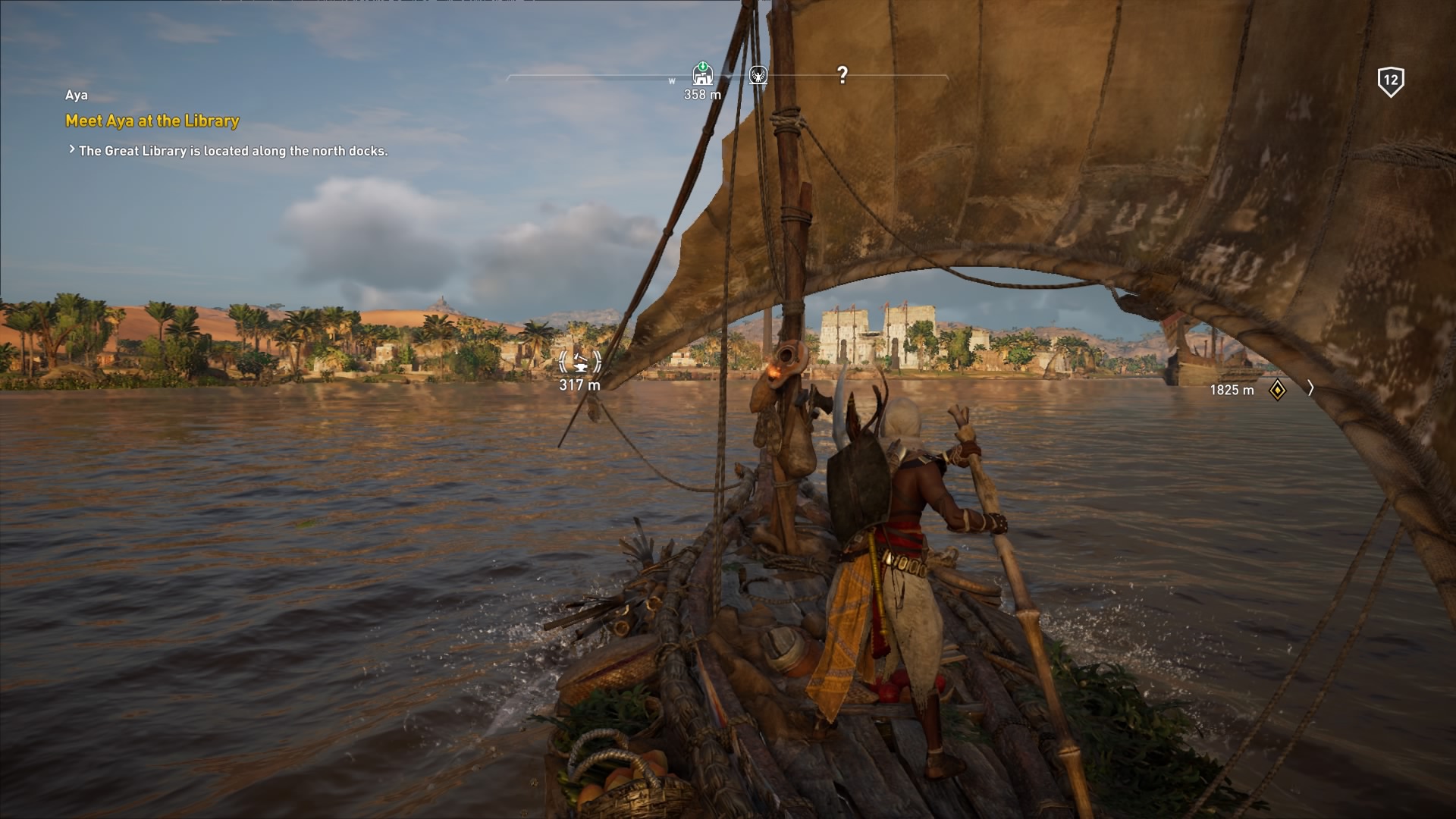Select the "Meet Aya at the Library" quest title
Screen dimensions: 1456x819
click(x=152, y=121)
